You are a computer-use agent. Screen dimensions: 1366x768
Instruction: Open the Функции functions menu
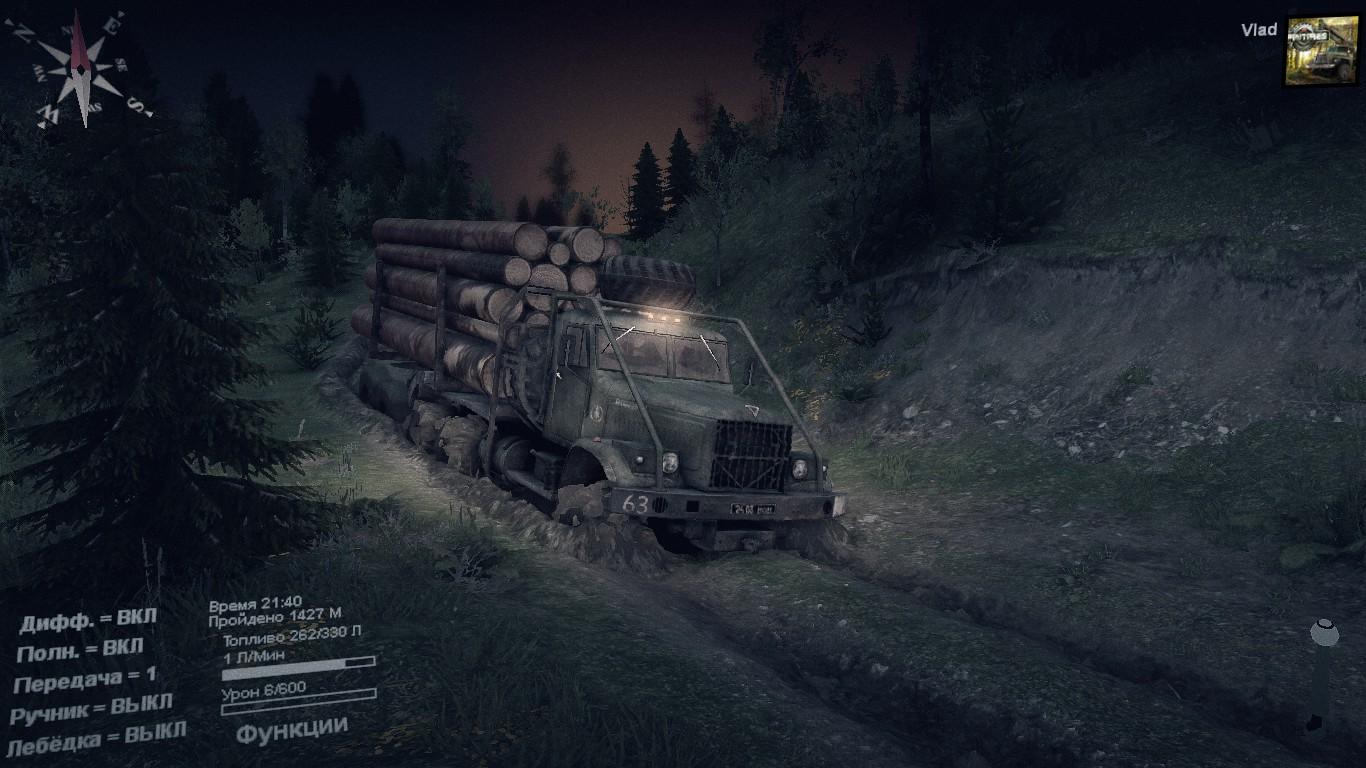pyautogui.click(x=292, y=729)
